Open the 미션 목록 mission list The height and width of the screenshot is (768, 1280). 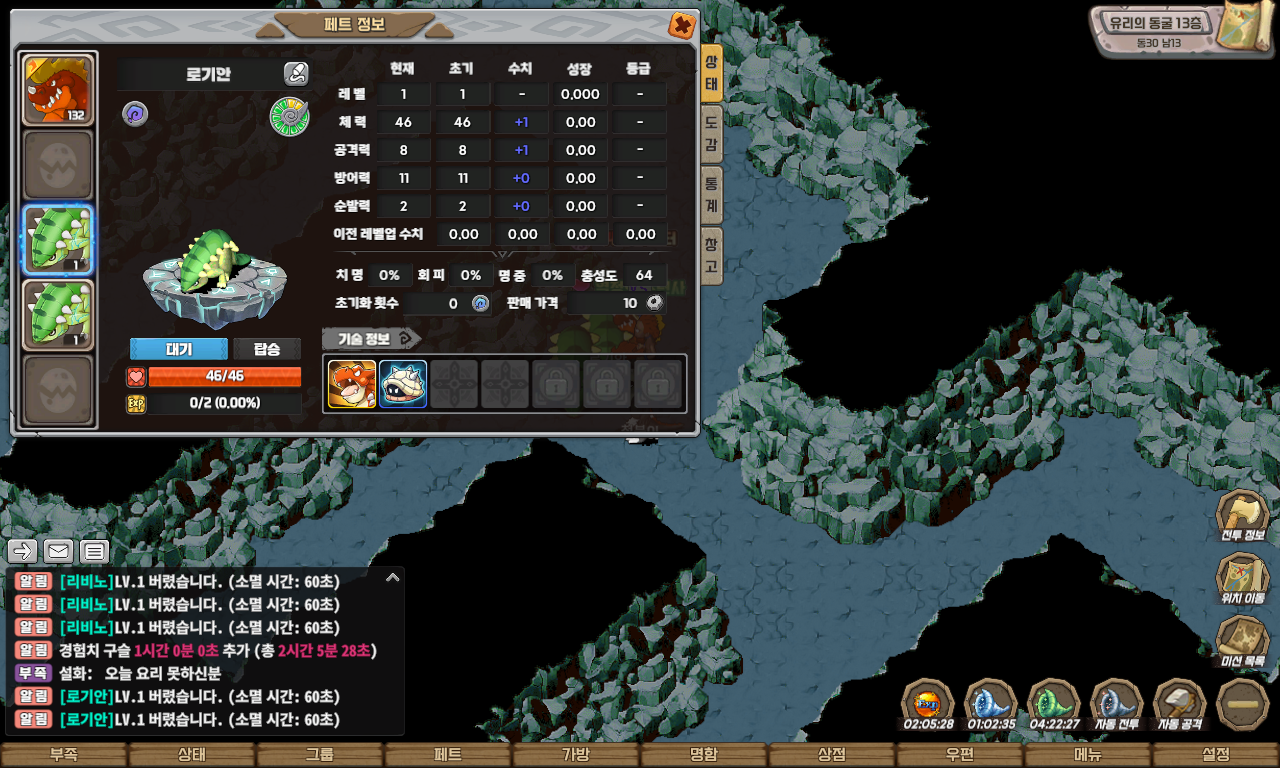click(x=1242, y=641)
